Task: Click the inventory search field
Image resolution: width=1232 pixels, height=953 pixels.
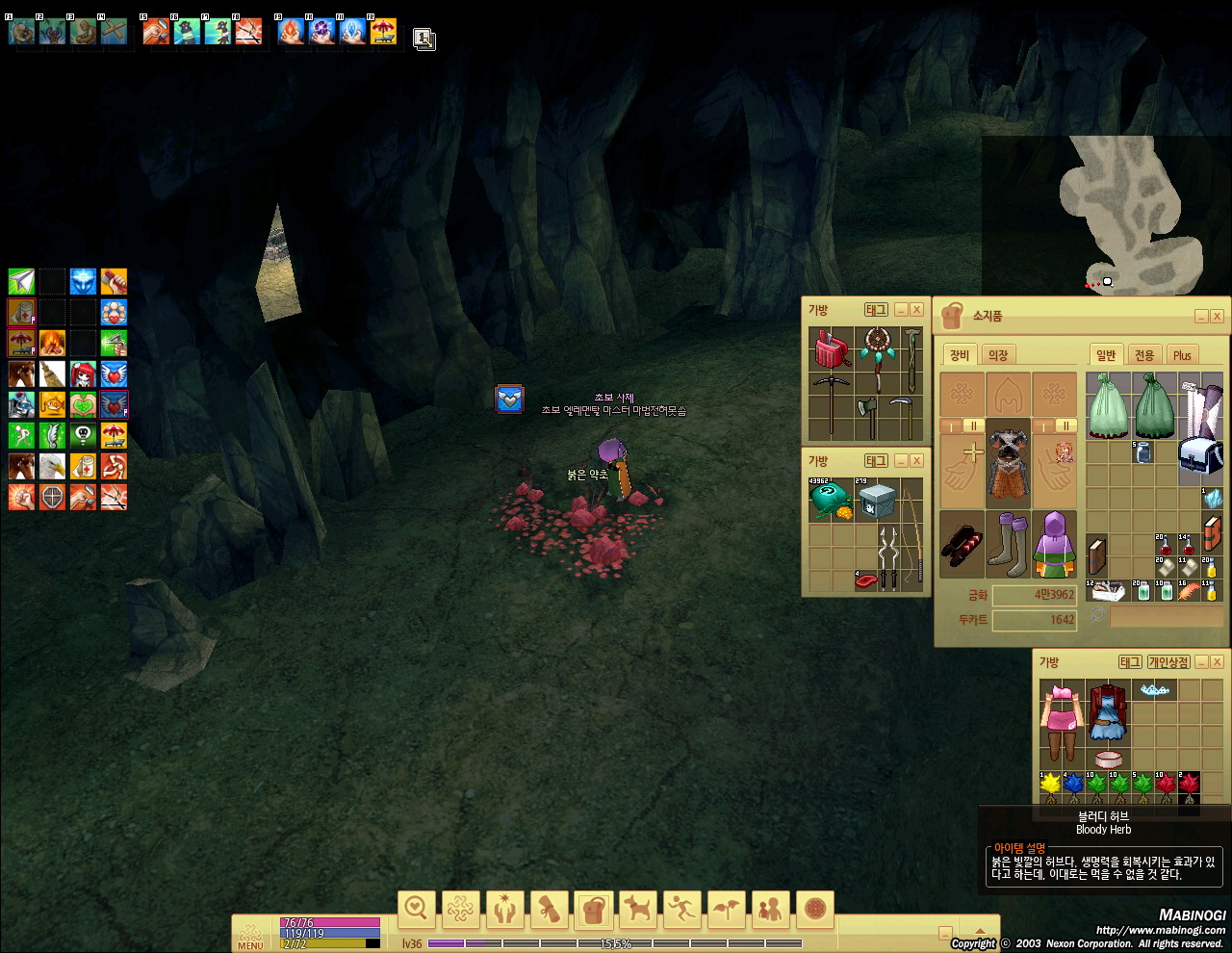Action: 1166,617
